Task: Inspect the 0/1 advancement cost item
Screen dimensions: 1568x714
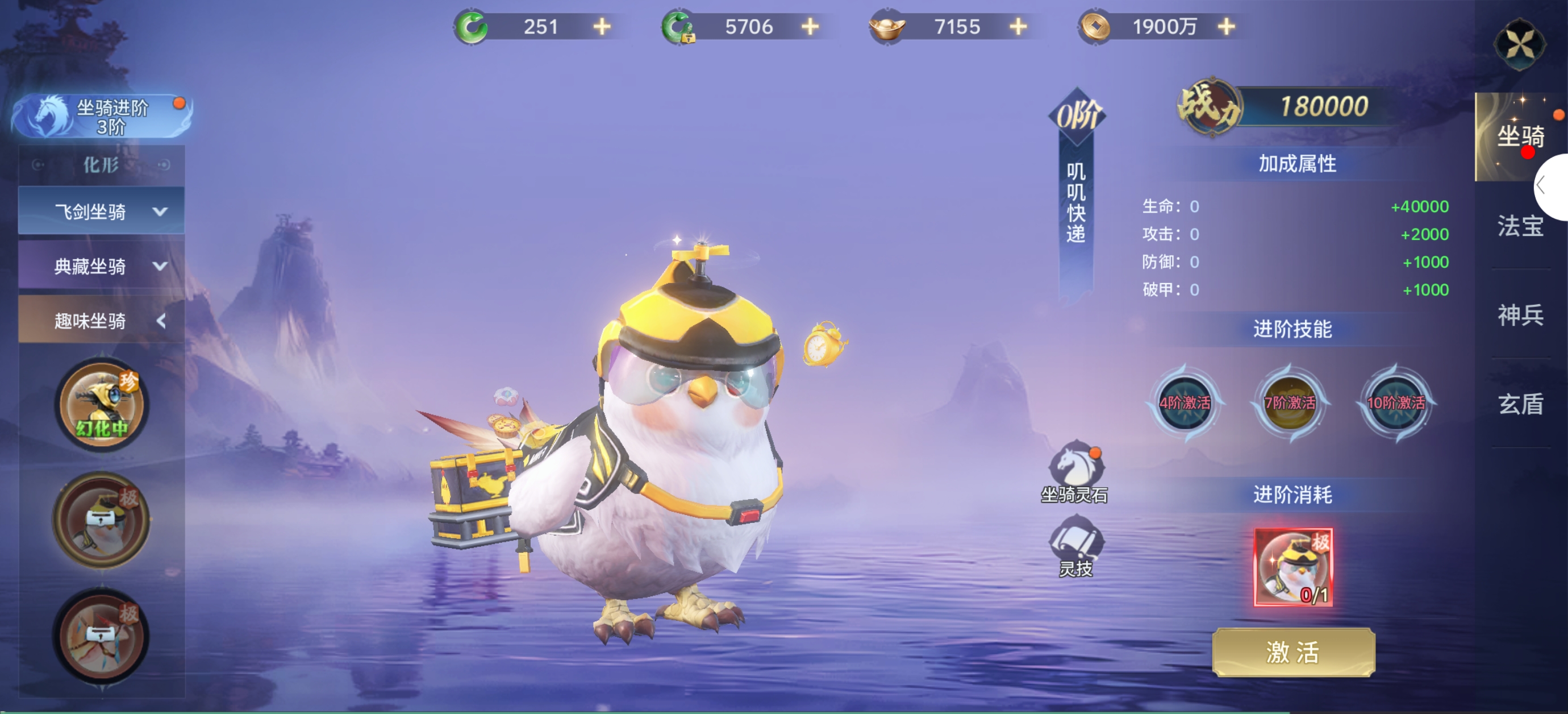Action: [x=1293, y=567]
